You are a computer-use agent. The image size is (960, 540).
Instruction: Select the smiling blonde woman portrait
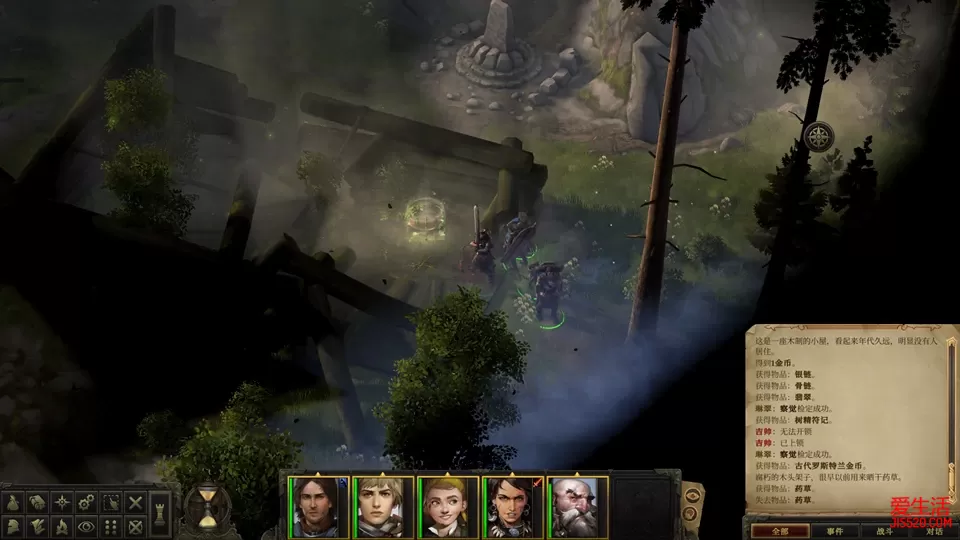(448, 506)
